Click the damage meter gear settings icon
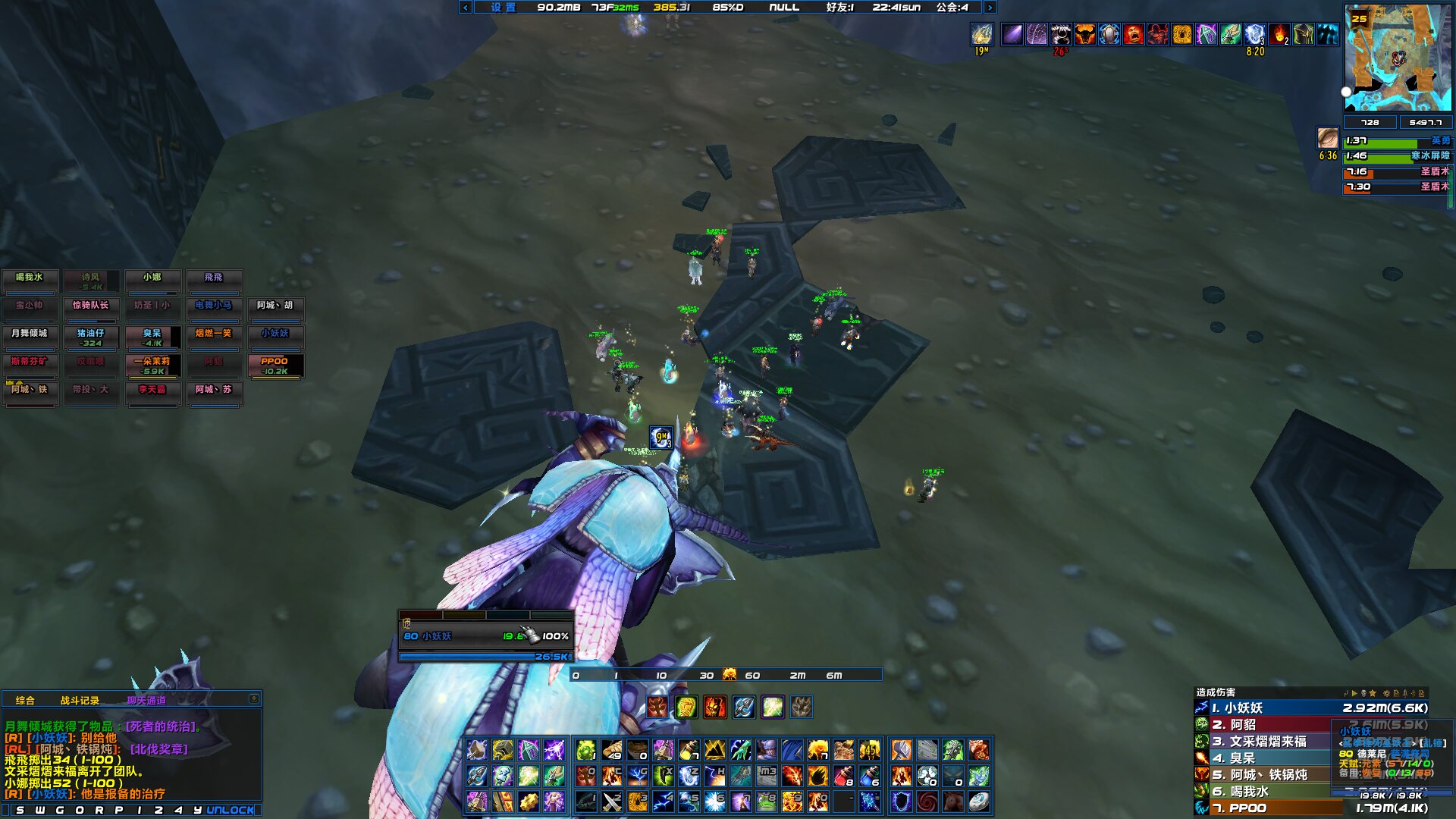 1386,692
